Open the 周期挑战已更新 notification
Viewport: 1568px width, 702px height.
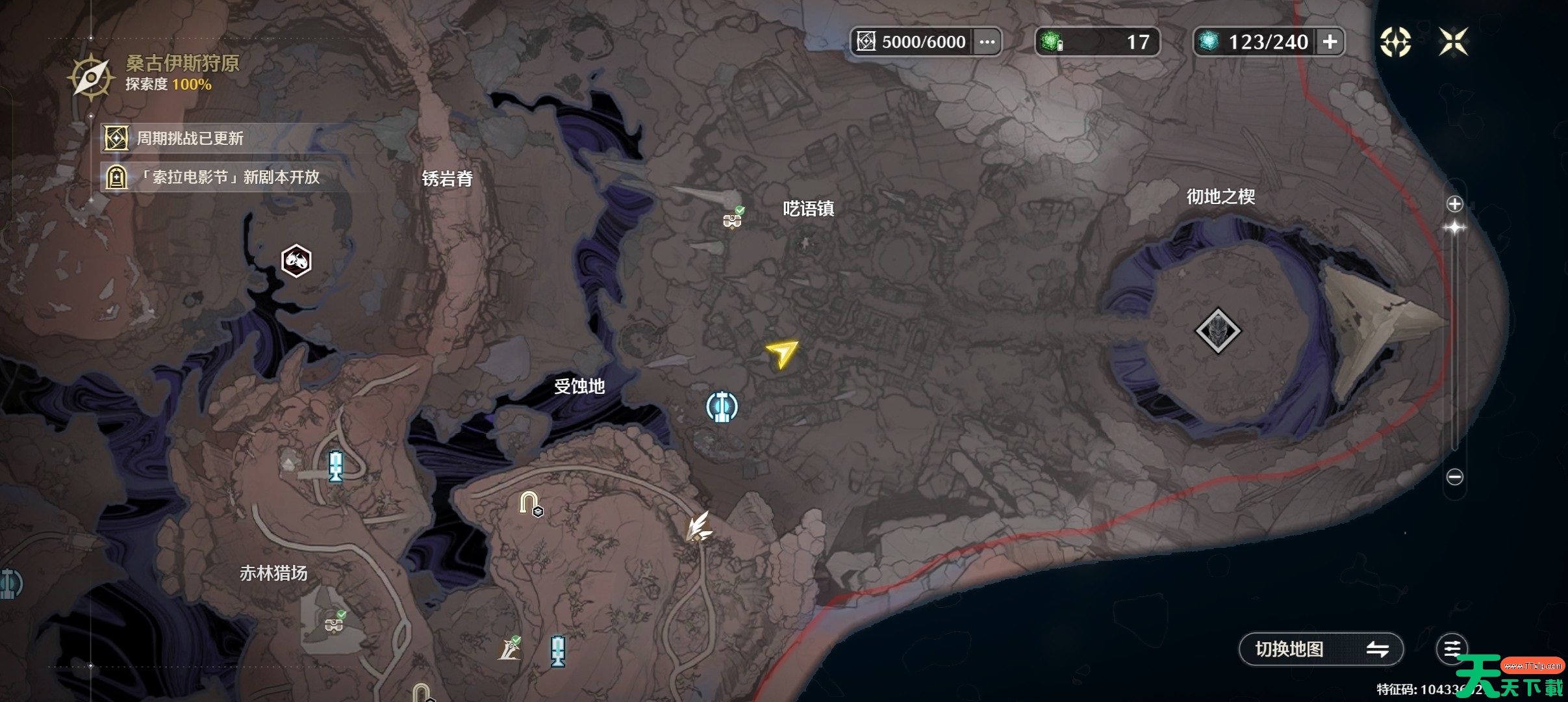click(x=188, y=138)
